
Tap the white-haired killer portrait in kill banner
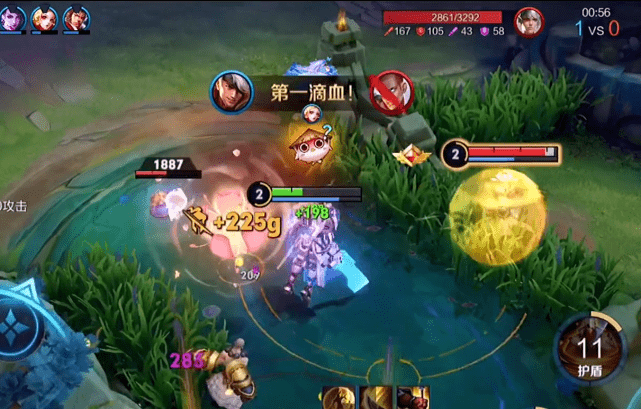click(x=229, y=91)
